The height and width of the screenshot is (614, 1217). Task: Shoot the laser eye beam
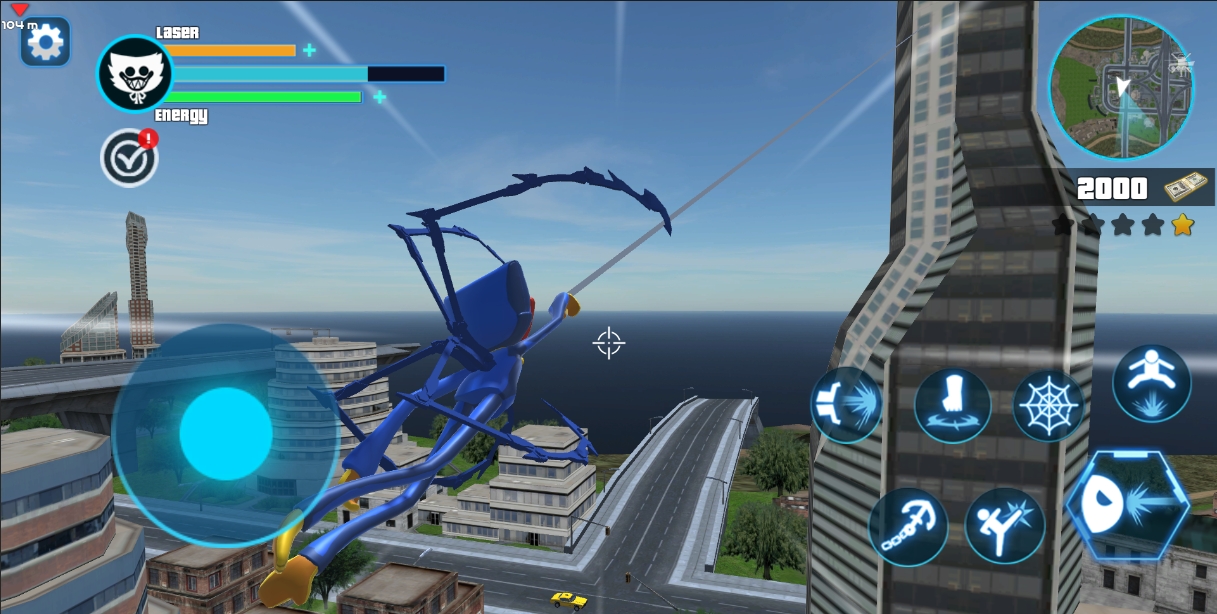coord(1128,504)
